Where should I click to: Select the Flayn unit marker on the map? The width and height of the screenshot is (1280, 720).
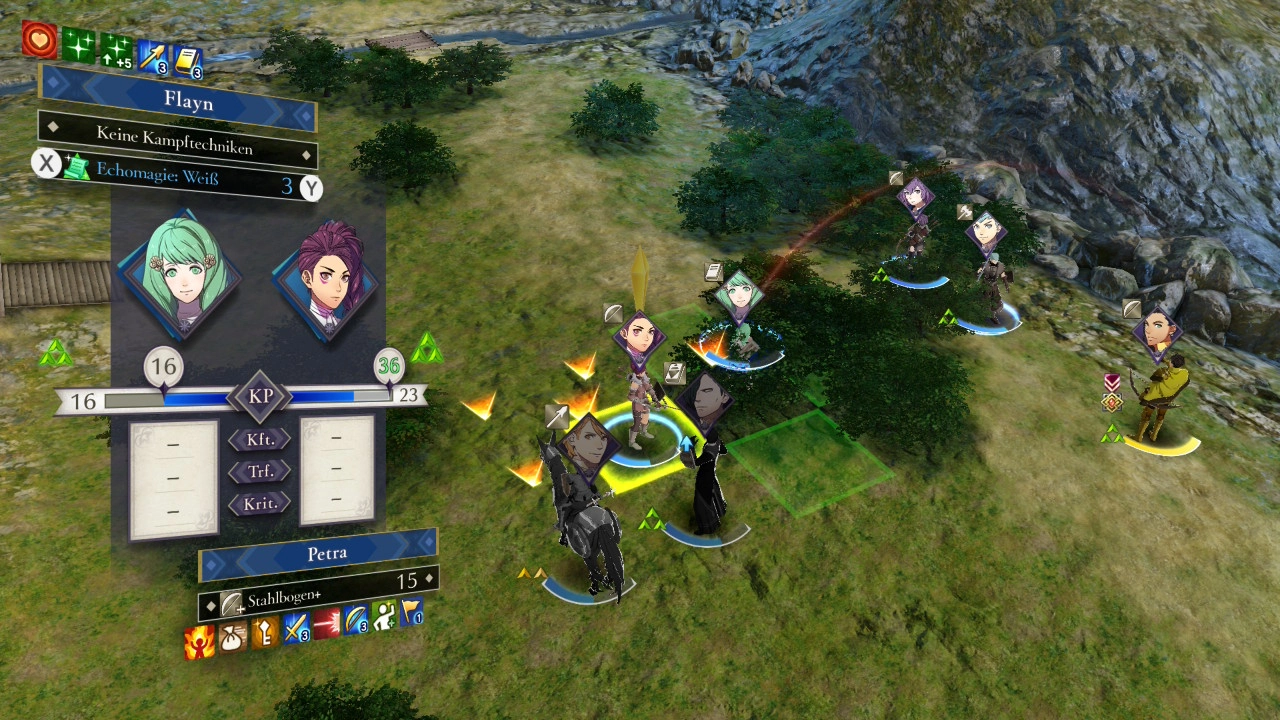tap(739, 293)
